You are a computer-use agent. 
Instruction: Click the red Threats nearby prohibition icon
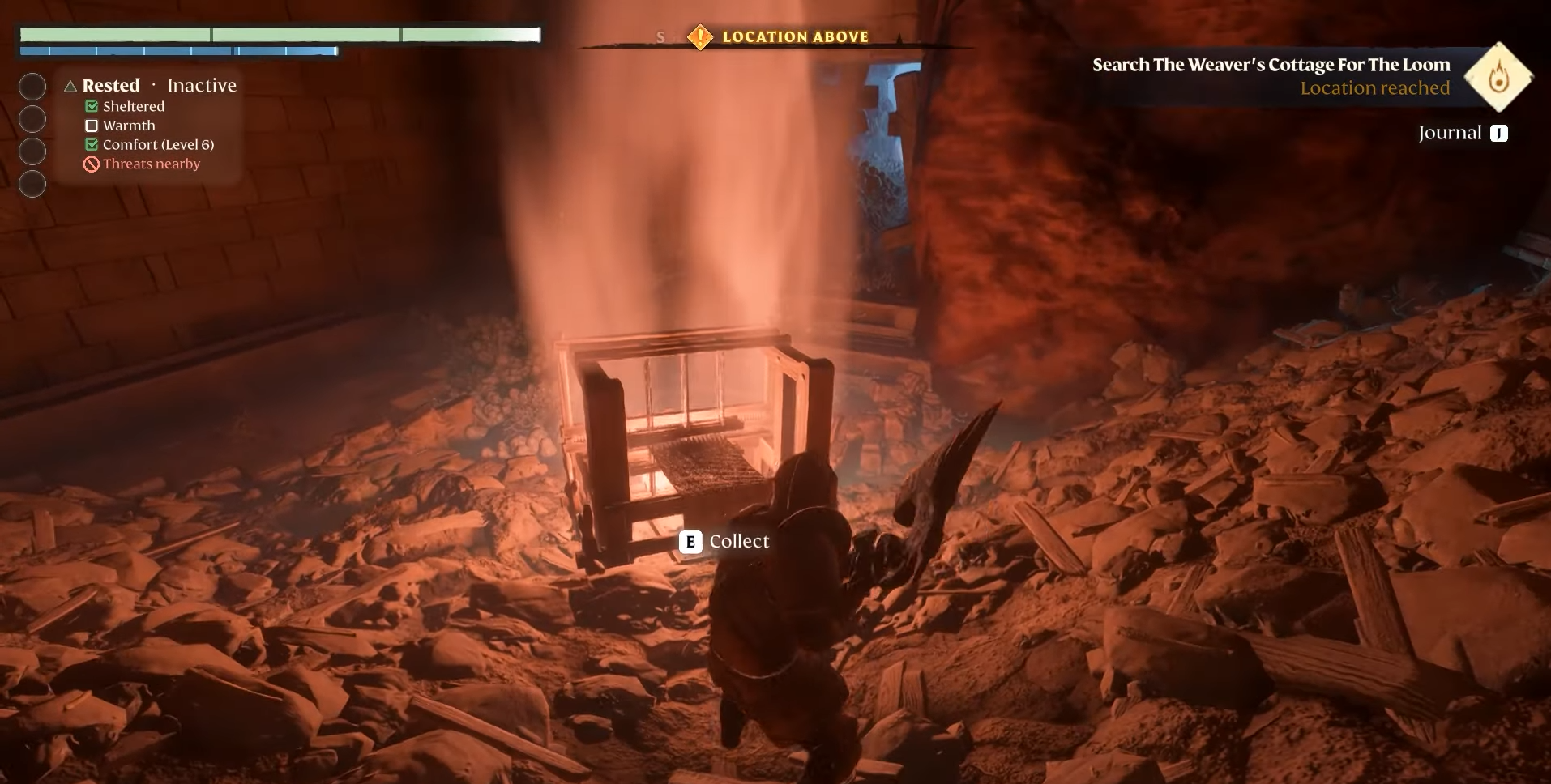[90, 164]
